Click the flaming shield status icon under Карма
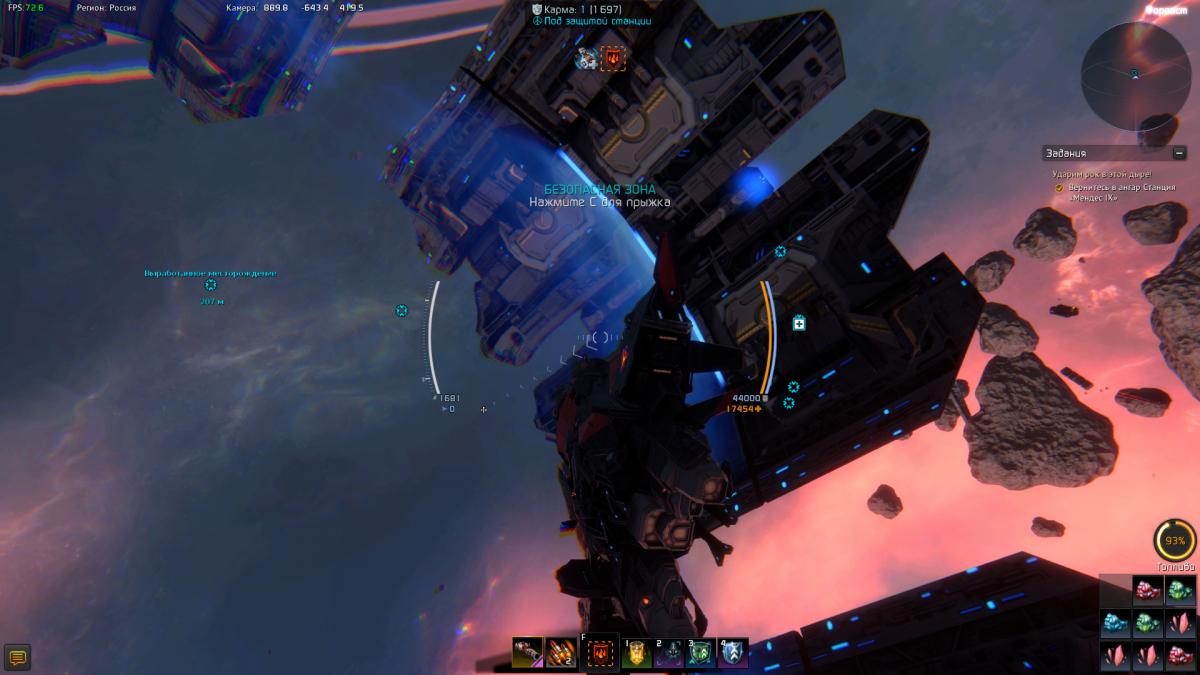Image resolution: width=1200 pixels, height=675 pixels. click(613, 59)
